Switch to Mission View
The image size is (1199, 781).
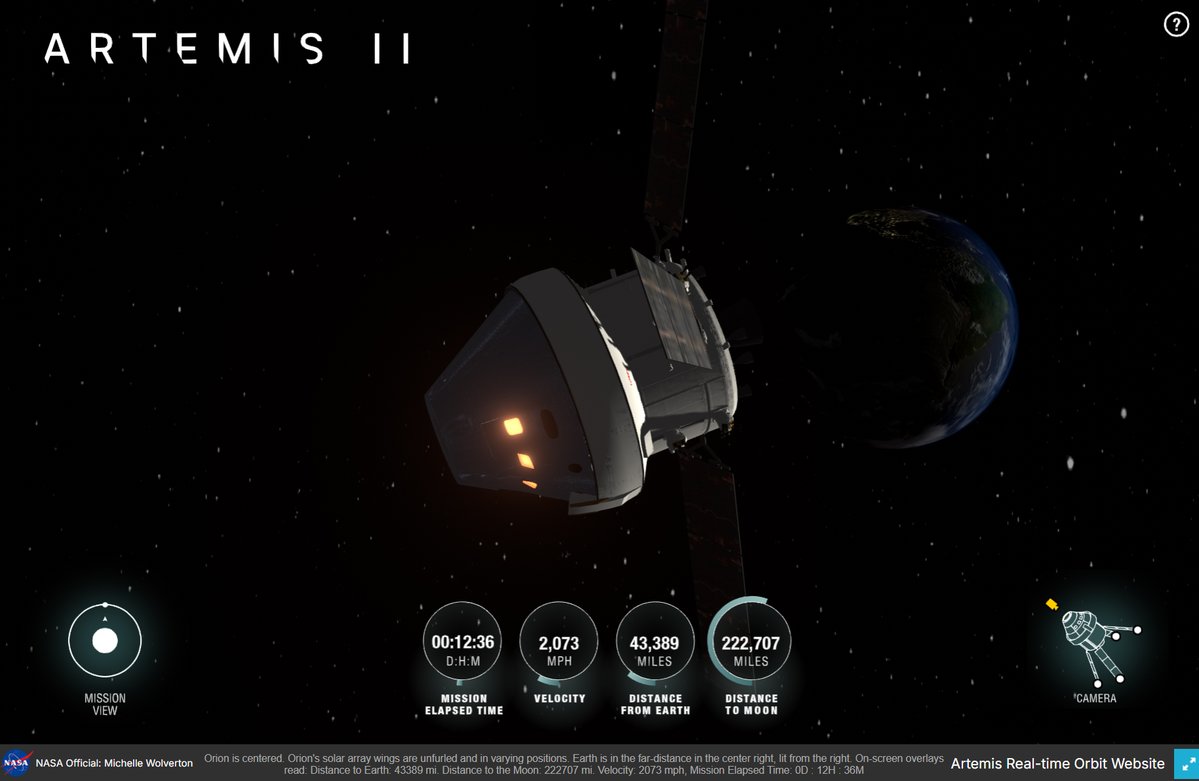click(105, 641)
